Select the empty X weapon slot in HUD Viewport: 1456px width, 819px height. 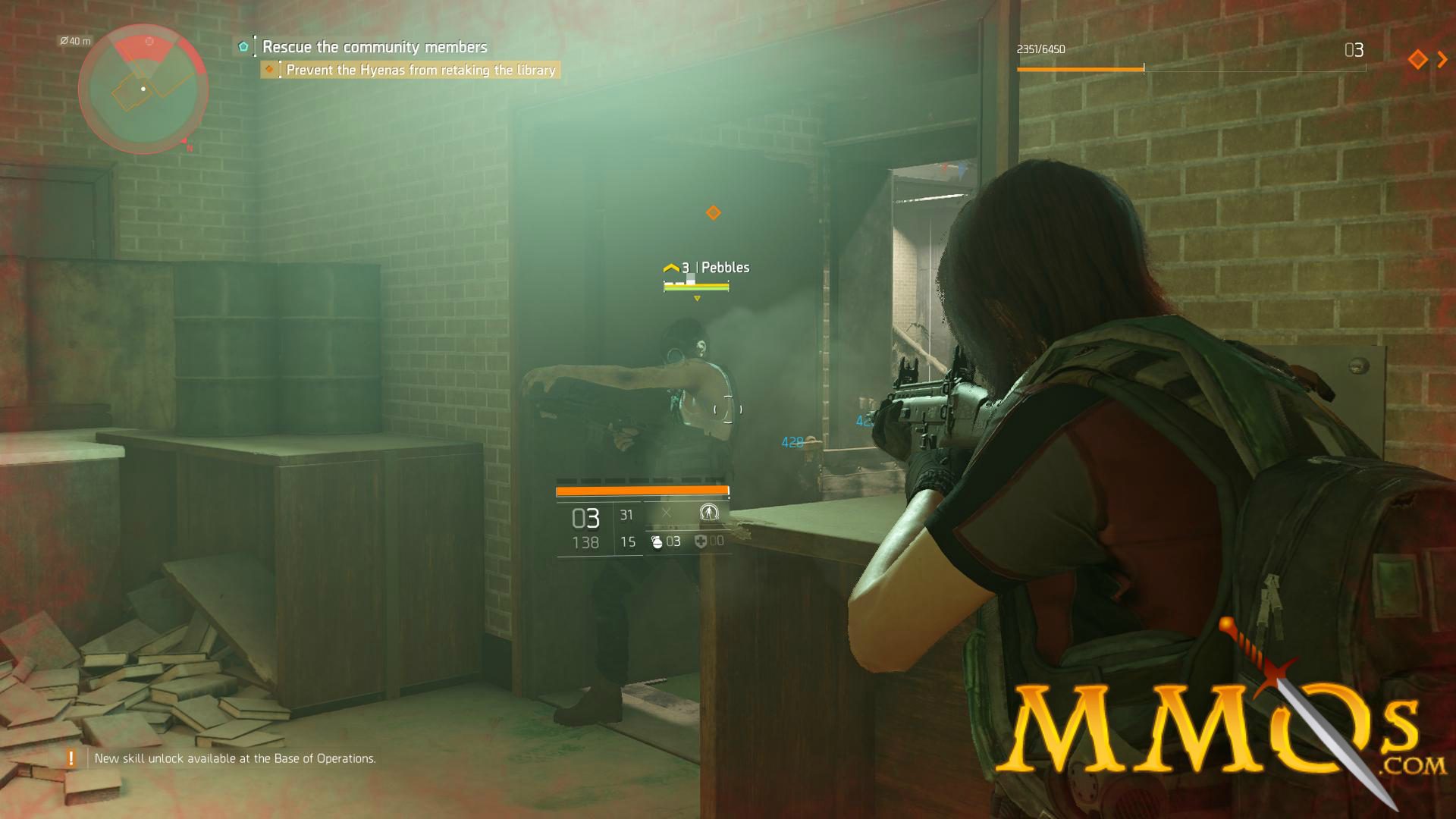click(x=667, y=513)
